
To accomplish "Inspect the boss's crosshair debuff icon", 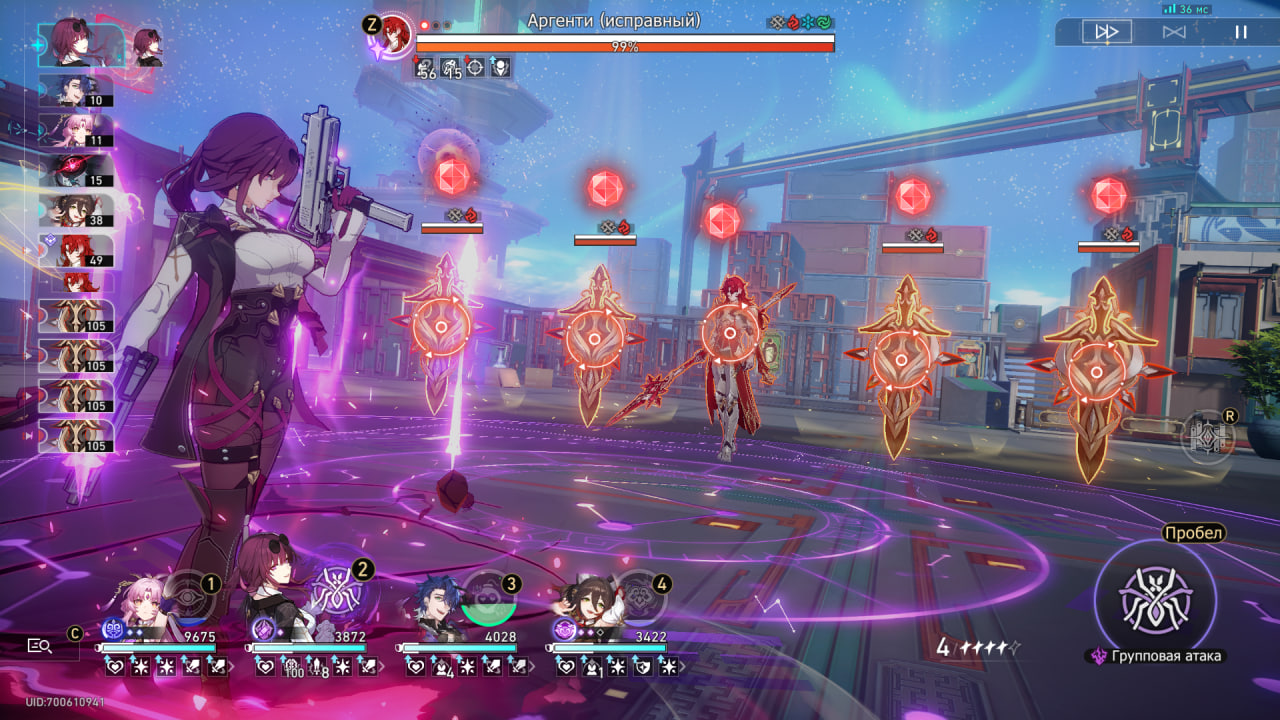I will click(x=475, y=68).
